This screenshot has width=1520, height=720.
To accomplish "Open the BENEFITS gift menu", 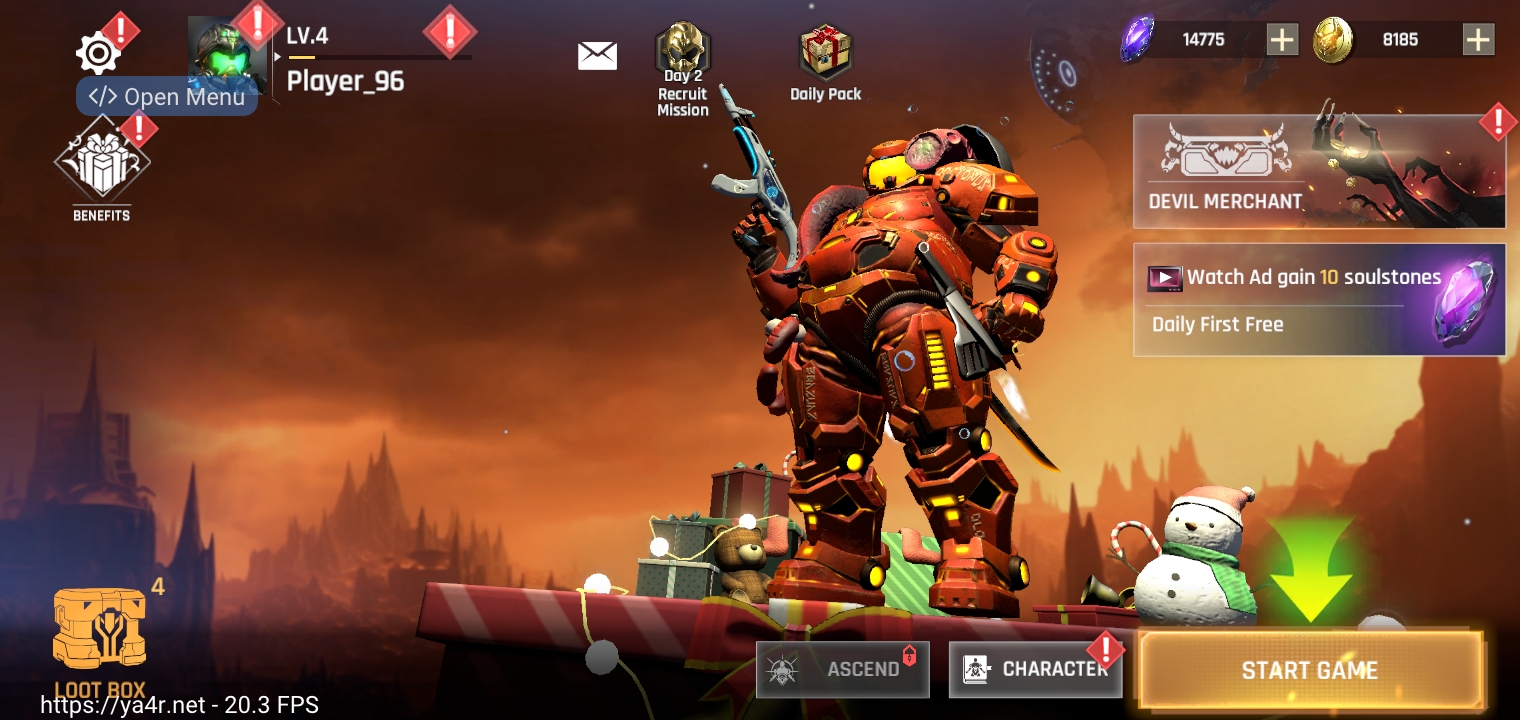I will pos(101,166).
